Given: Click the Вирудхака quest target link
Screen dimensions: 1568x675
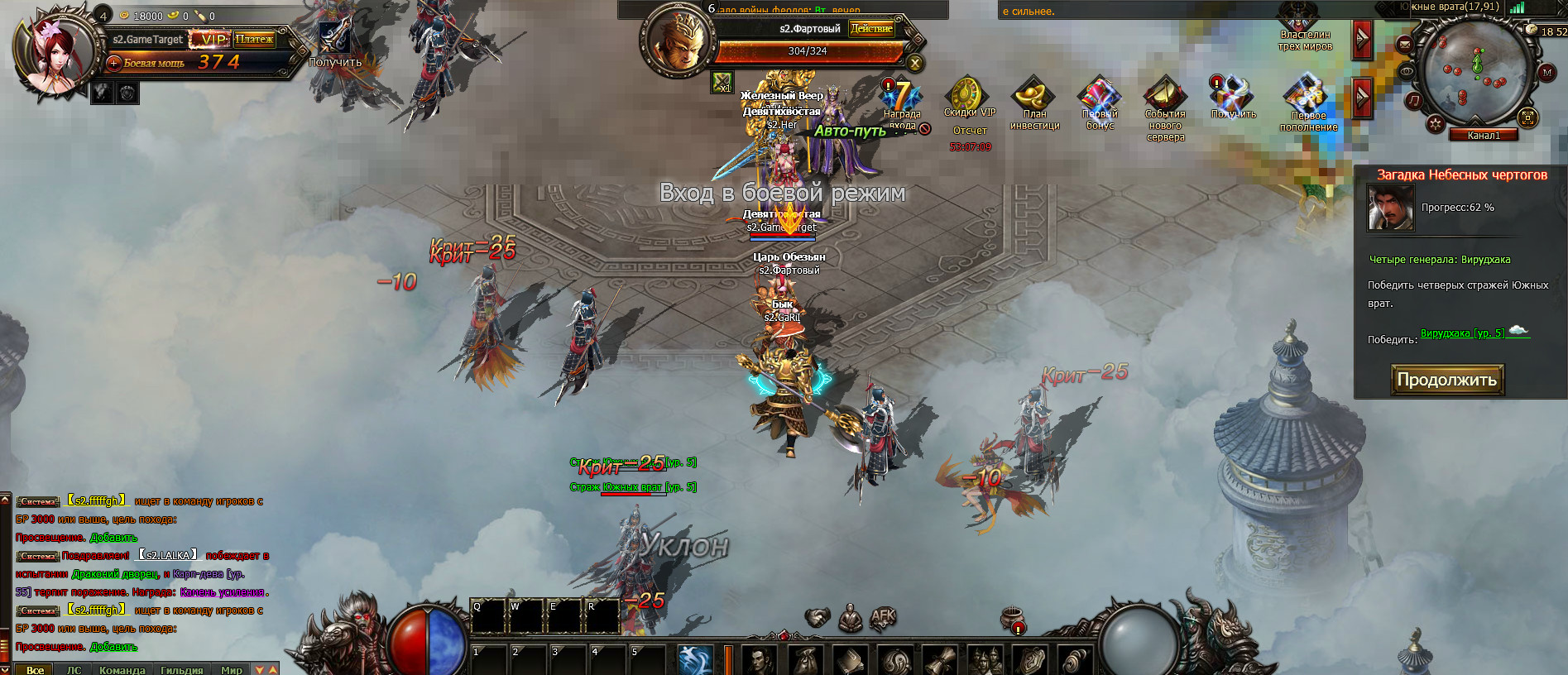Looking at the screenshot, I should coord(1462,333).
